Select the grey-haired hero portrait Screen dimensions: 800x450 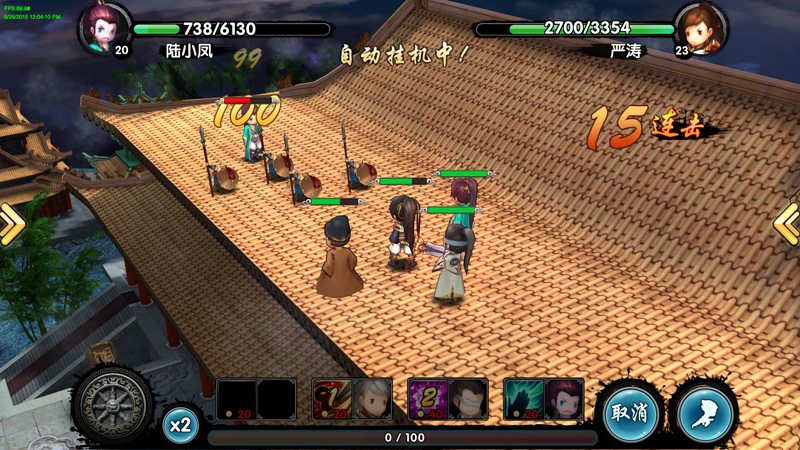click(371, 398)
